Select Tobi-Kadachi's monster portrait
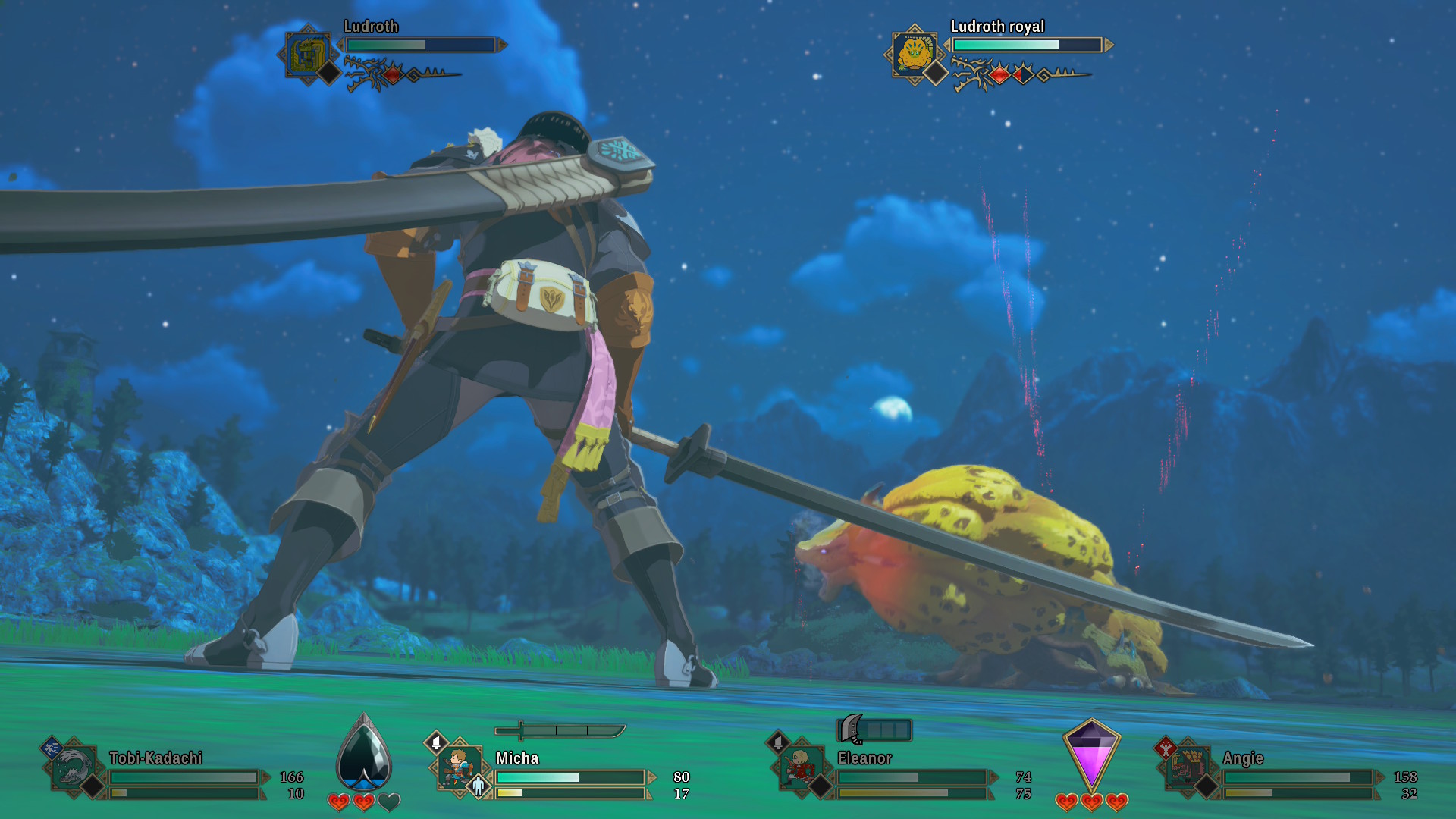The width and height of the screenshot is (1456, 819). coord(74,767)
